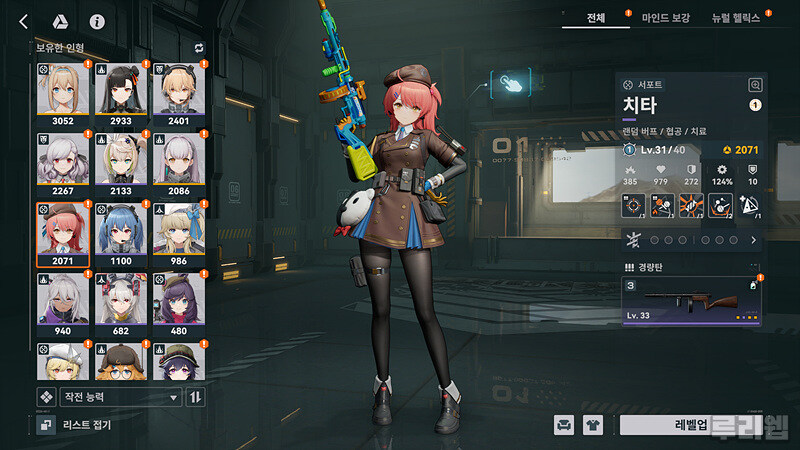Inspect character with the magnifier icon

point(755,86)
